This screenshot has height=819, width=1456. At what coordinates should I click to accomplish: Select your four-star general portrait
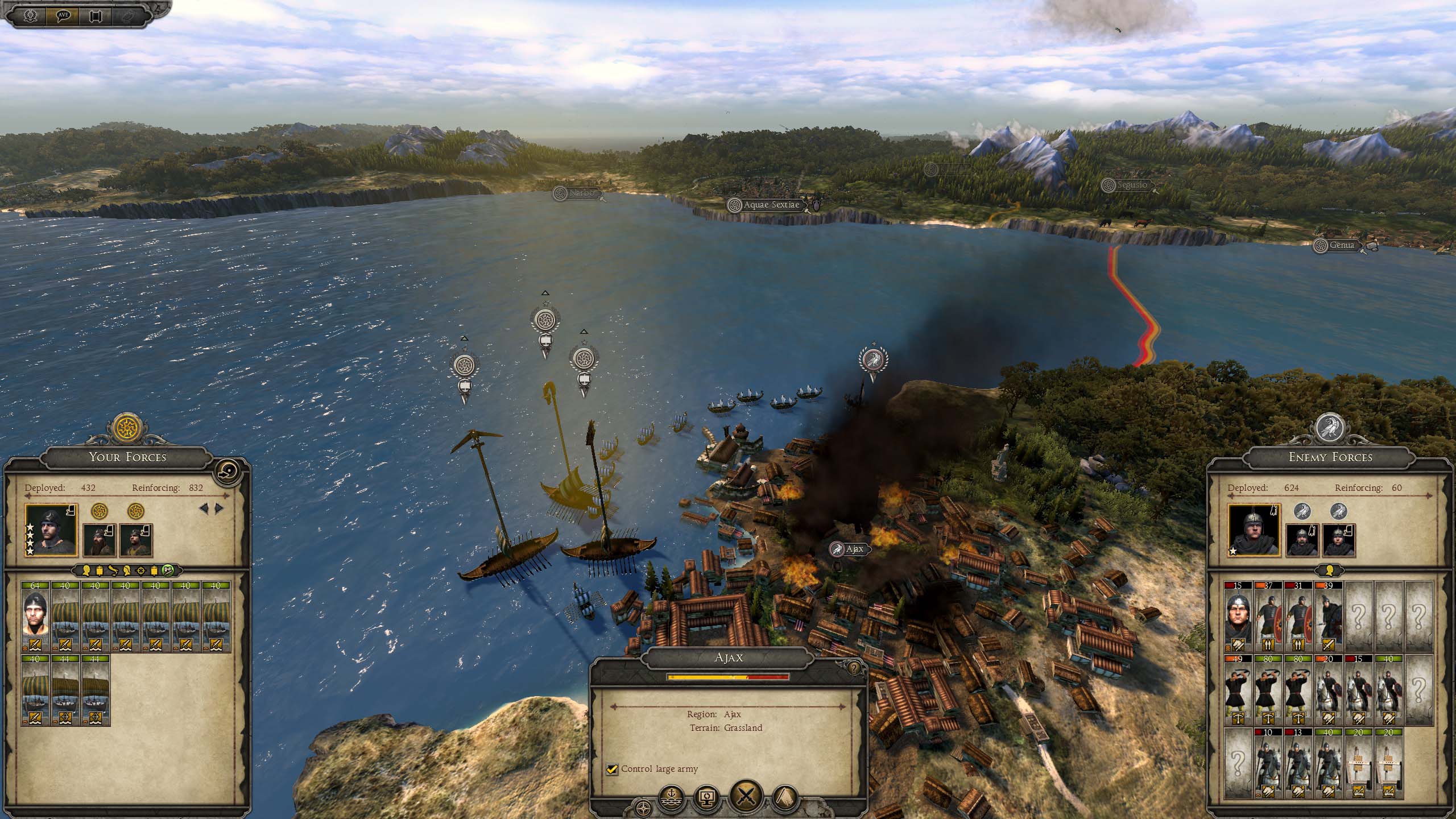[x=51, y=530]
